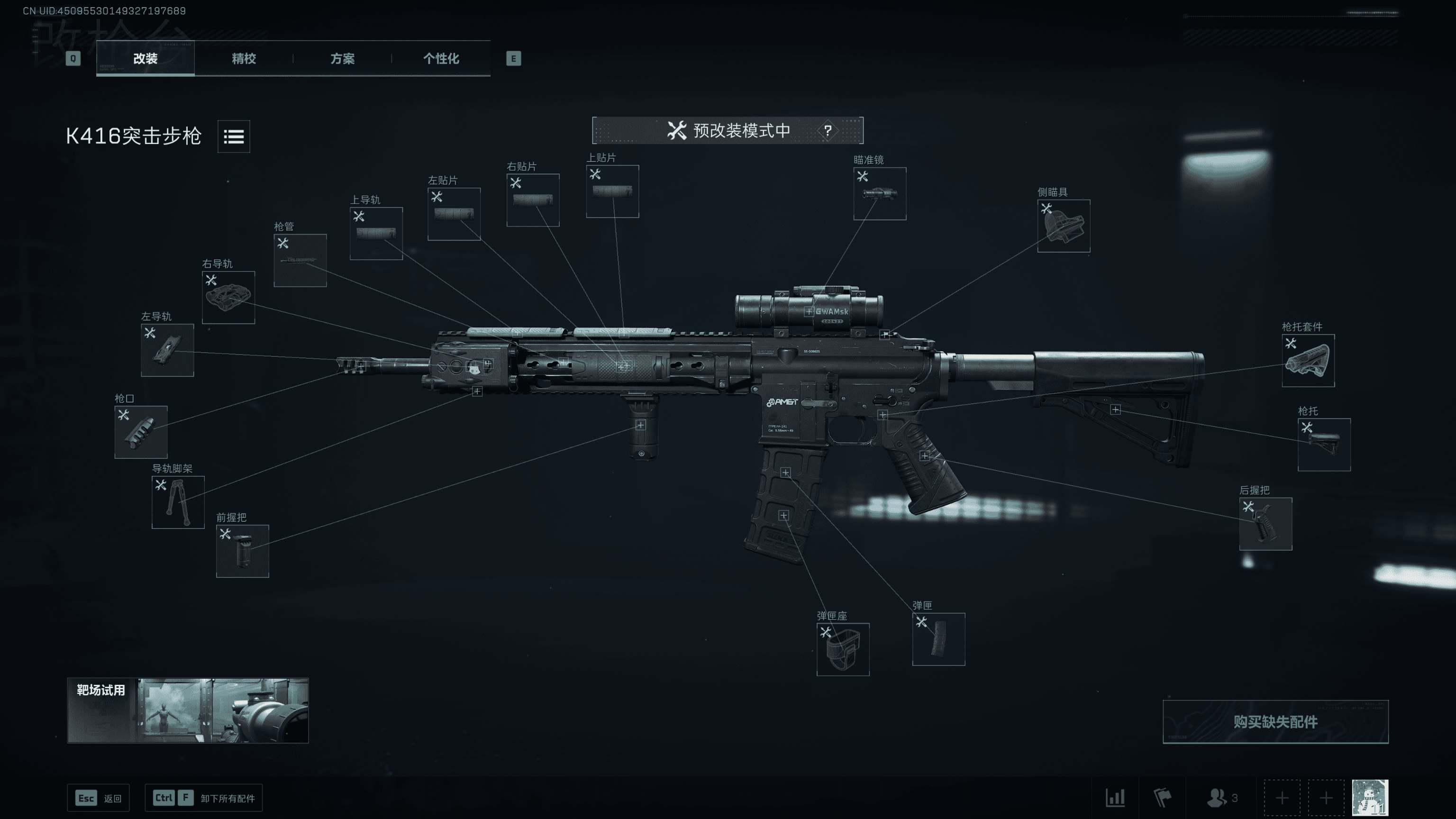Click the player avatar thumbnail
The height and width of the screenshot is (819, 1456).
pyautogui.click(x=1370, y=798)
